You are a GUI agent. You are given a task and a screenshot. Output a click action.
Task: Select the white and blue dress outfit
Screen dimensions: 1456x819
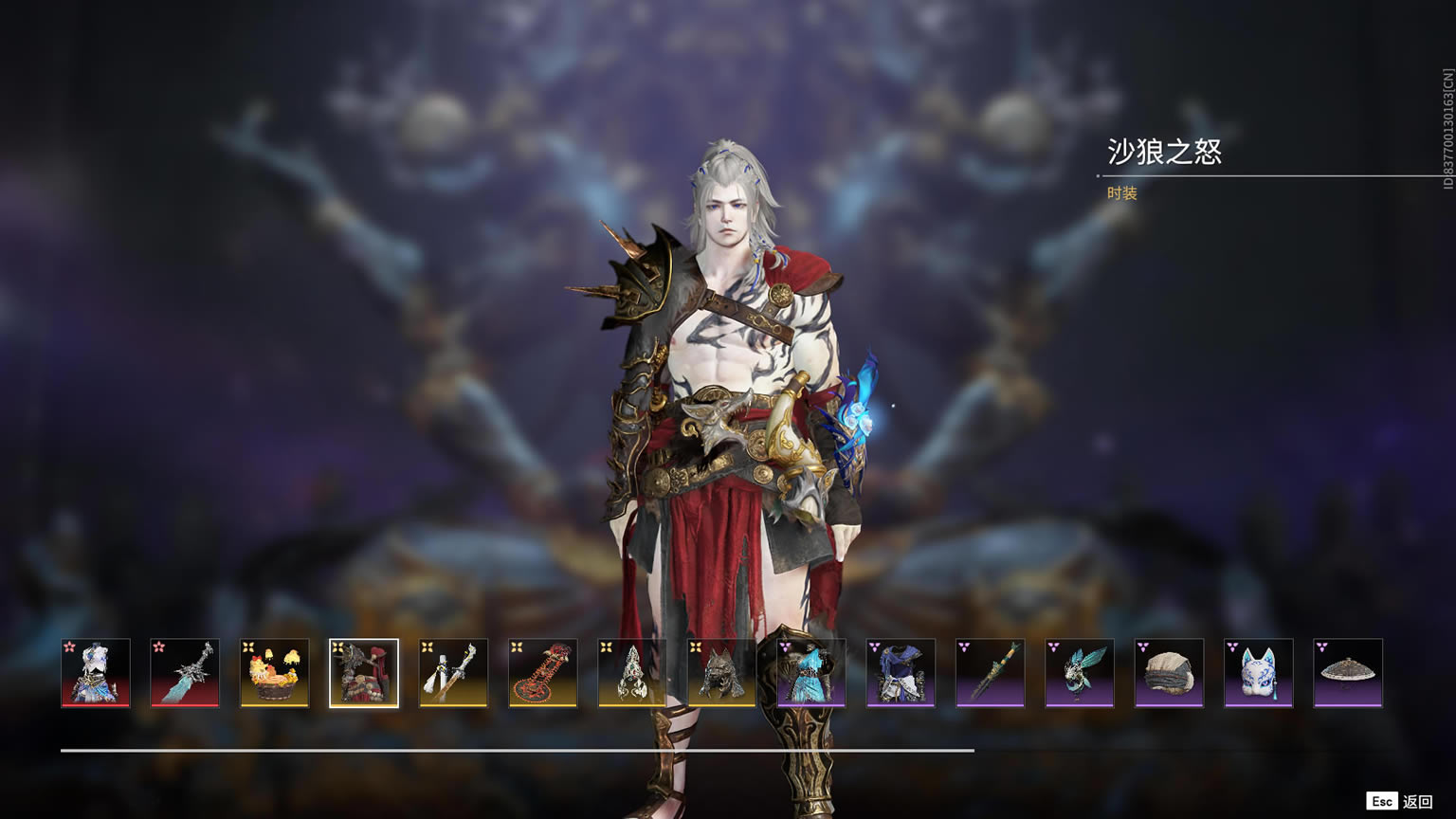[x=96, y=673]
